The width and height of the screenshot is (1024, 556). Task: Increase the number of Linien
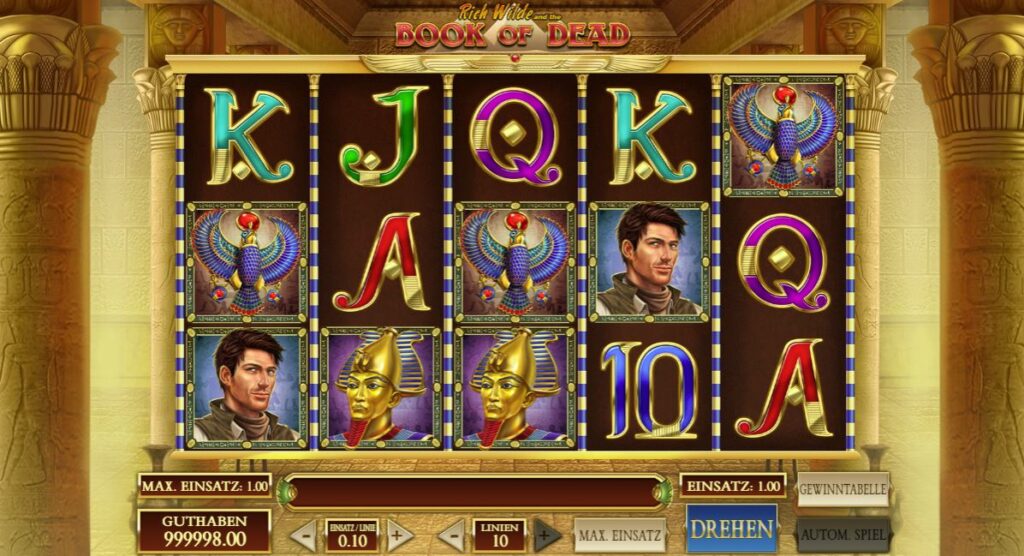(547, 535)
